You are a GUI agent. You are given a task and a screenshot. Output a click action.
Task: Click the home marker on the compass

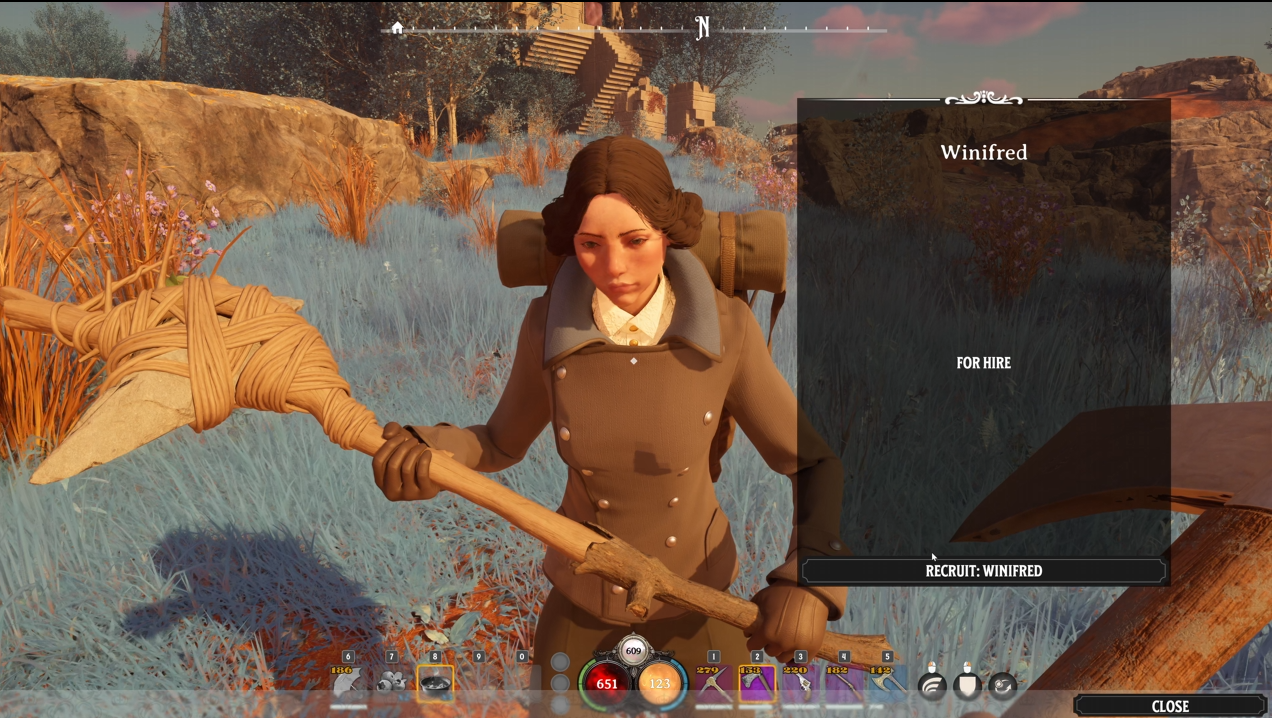click(397, 28)
